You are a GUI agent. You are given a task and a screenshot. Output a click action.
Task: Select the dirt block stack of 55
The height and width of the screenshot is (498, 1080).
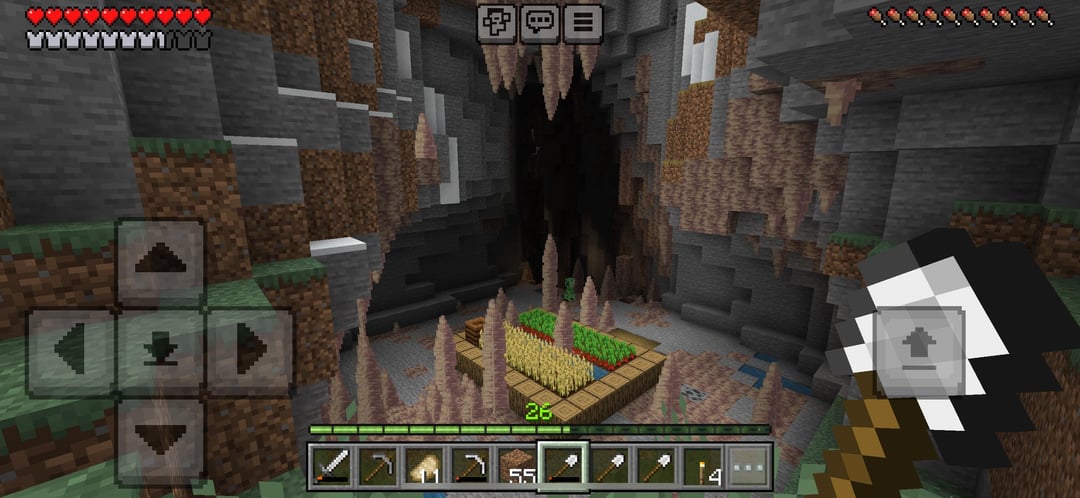pos(516,466)
